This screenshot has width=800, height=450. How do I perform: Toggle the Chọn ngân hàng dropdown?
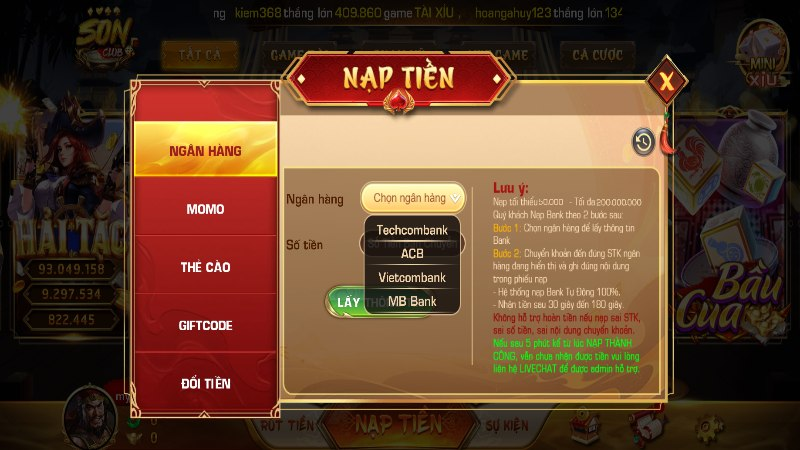click(413, 198)
